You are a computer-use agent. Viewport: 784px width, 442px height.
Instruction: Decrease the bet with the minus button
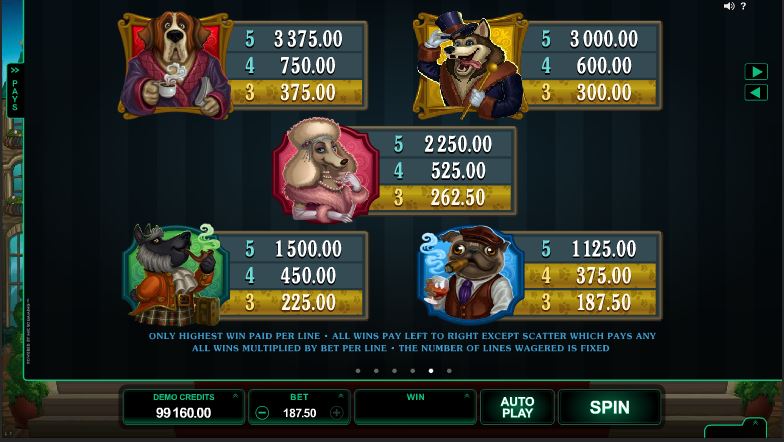pyautogui.click(x=262, y=412)
